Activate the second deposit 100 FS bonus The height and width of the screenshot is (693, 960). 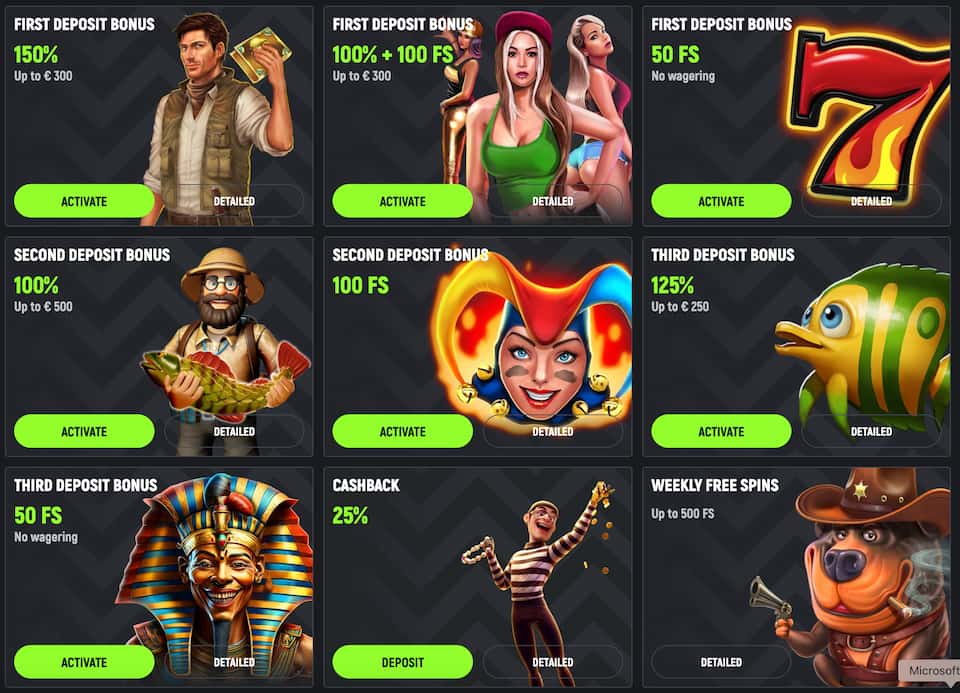coord(402,432)
